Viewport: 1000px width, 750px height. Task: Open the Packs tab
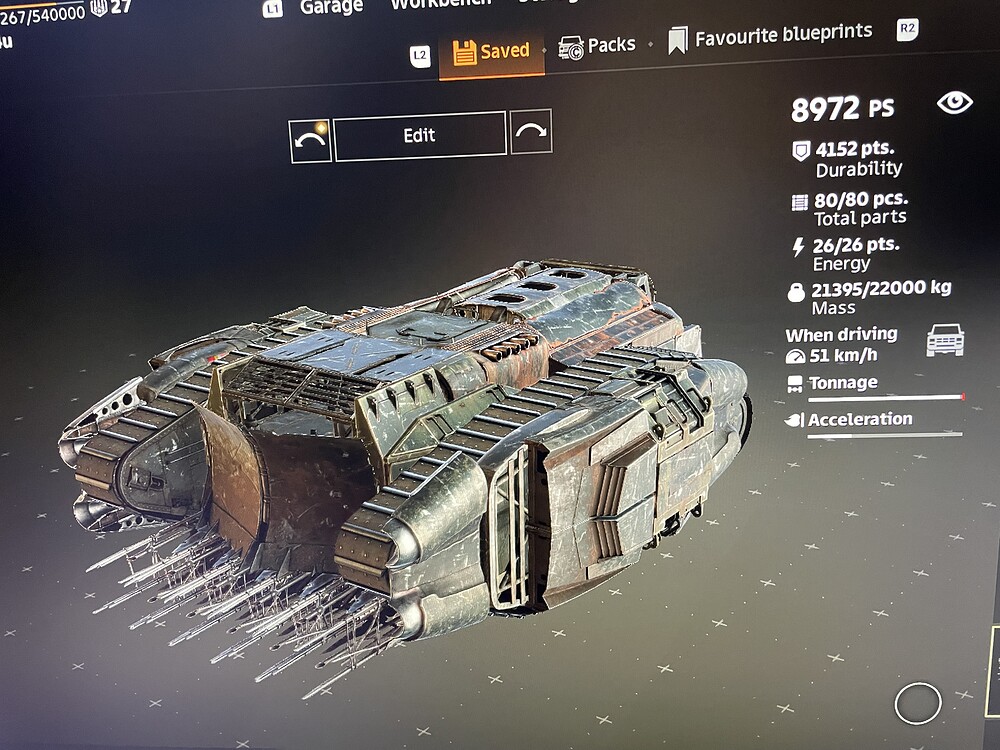click(x=597, y=45)
